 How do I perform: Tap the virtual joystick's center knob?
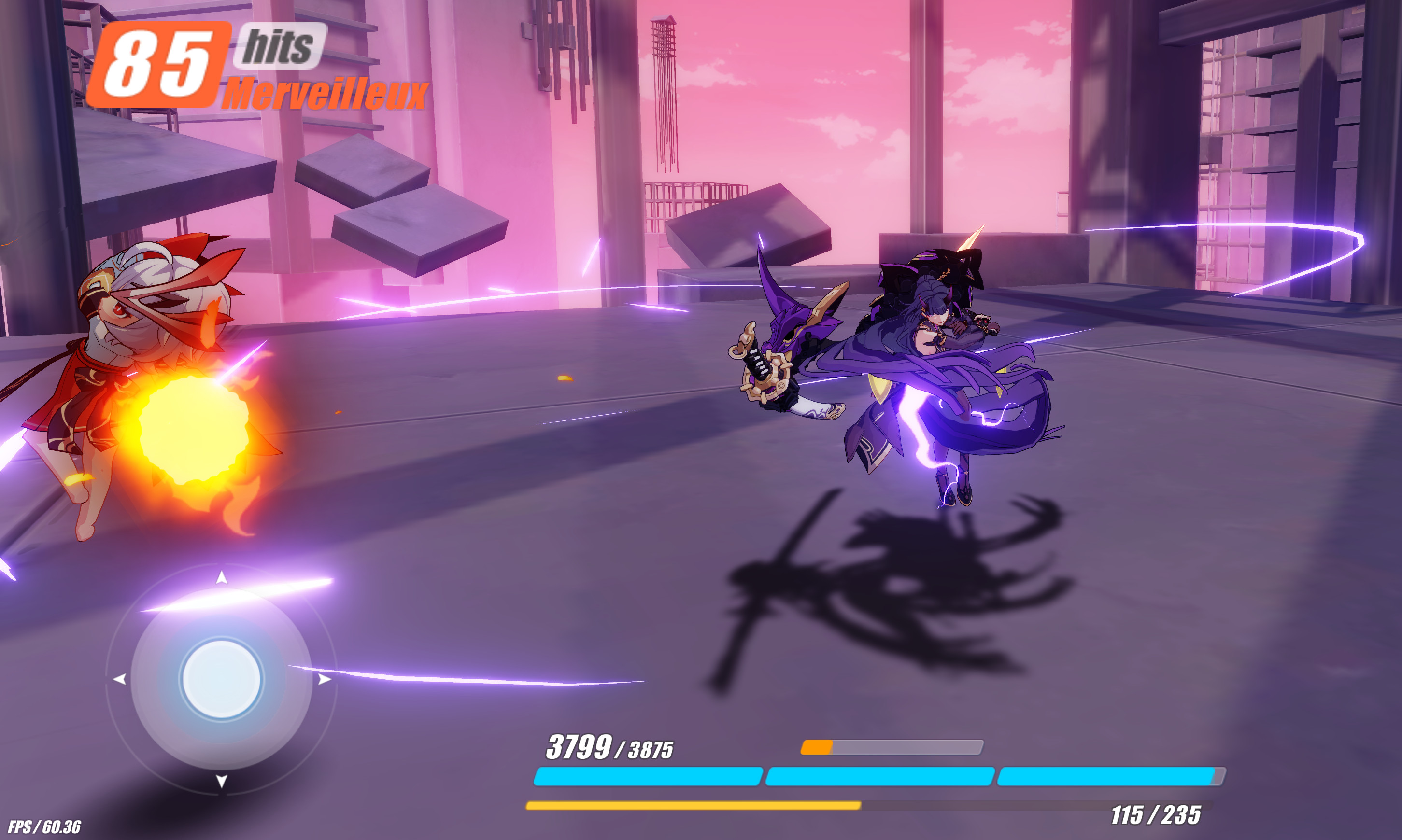tap(221, 679)
